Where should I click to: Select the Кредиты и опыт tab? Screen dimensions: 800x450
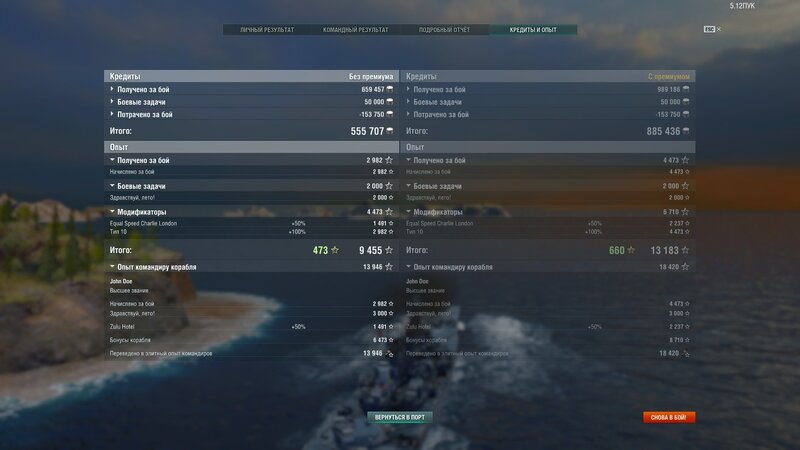[x=533, y=30]
